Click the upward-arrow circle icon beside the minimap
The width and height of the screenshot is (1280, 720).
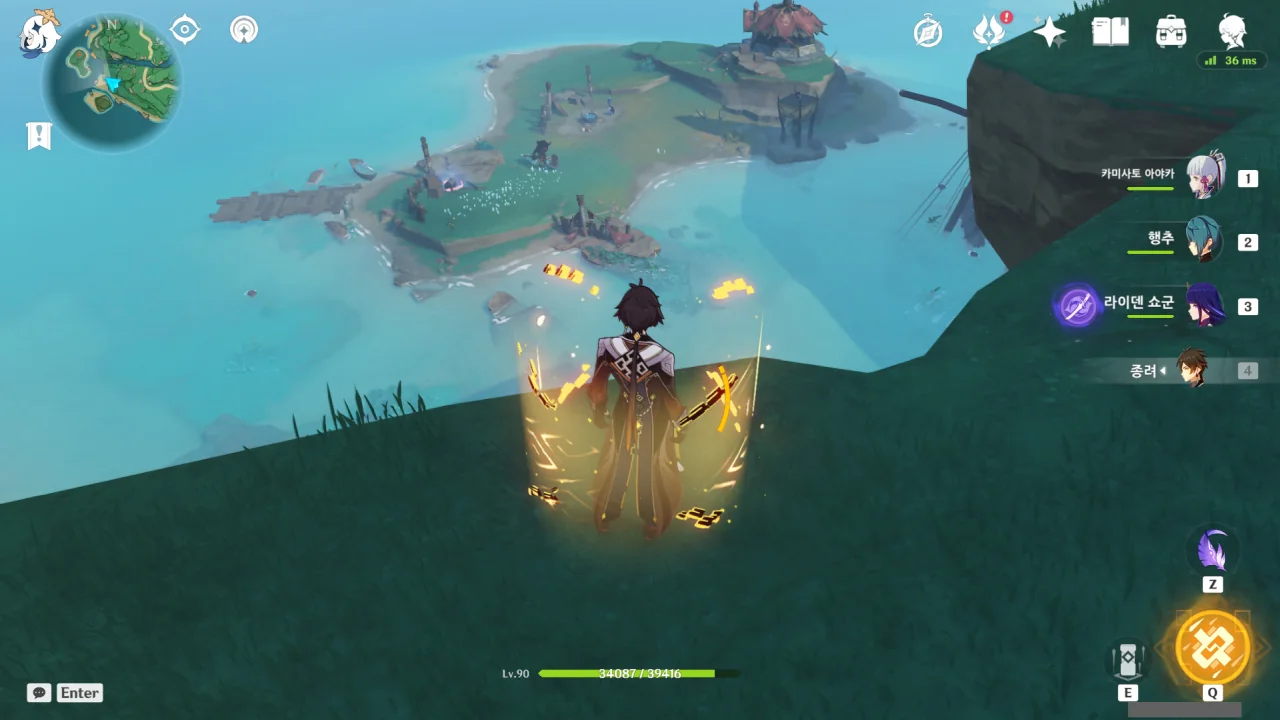[x=243, y=30]
